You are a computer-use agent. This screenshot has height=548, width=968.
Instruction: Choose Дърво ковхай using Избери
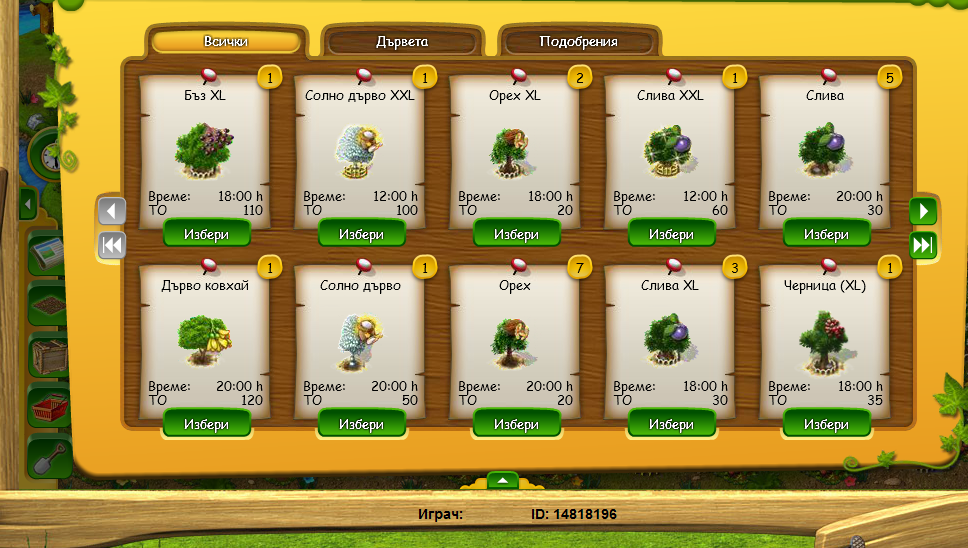pyautogui.click(x=207, y=424)
